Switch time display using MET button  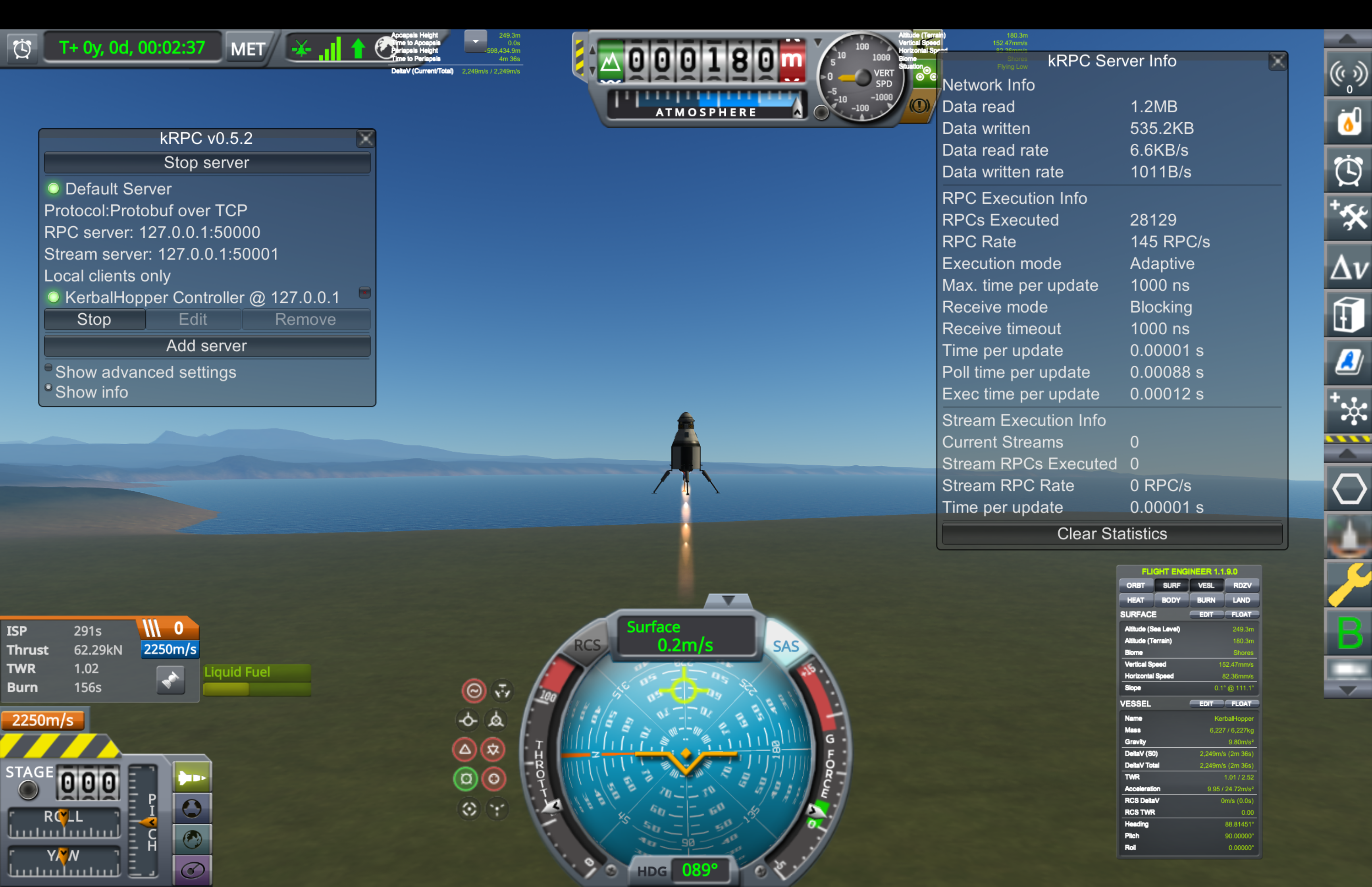(x=248, y=49)
